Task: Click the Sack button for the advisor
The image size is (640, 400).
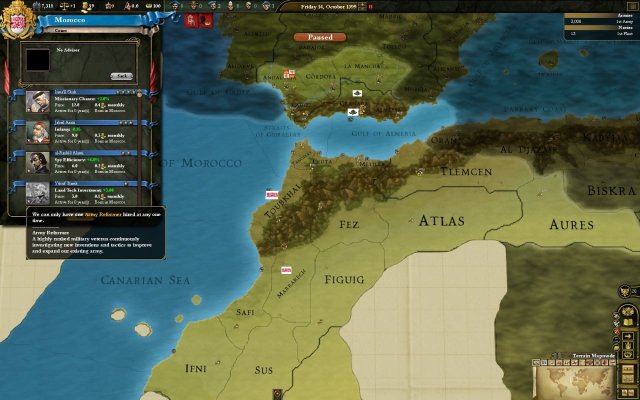Action: [x=121, y=76]
